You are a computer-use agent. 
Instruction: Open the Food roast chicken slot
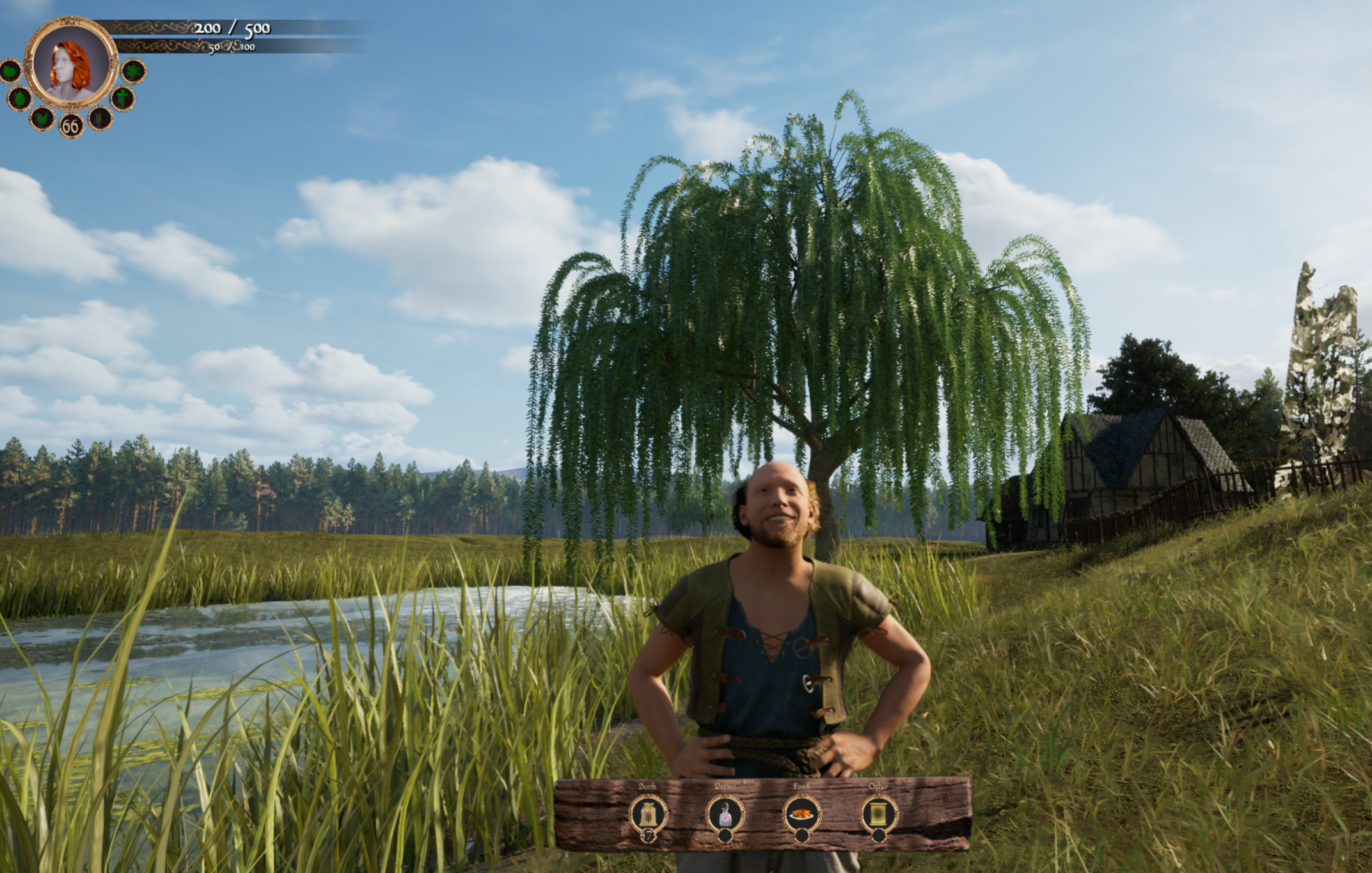point(801,814)
